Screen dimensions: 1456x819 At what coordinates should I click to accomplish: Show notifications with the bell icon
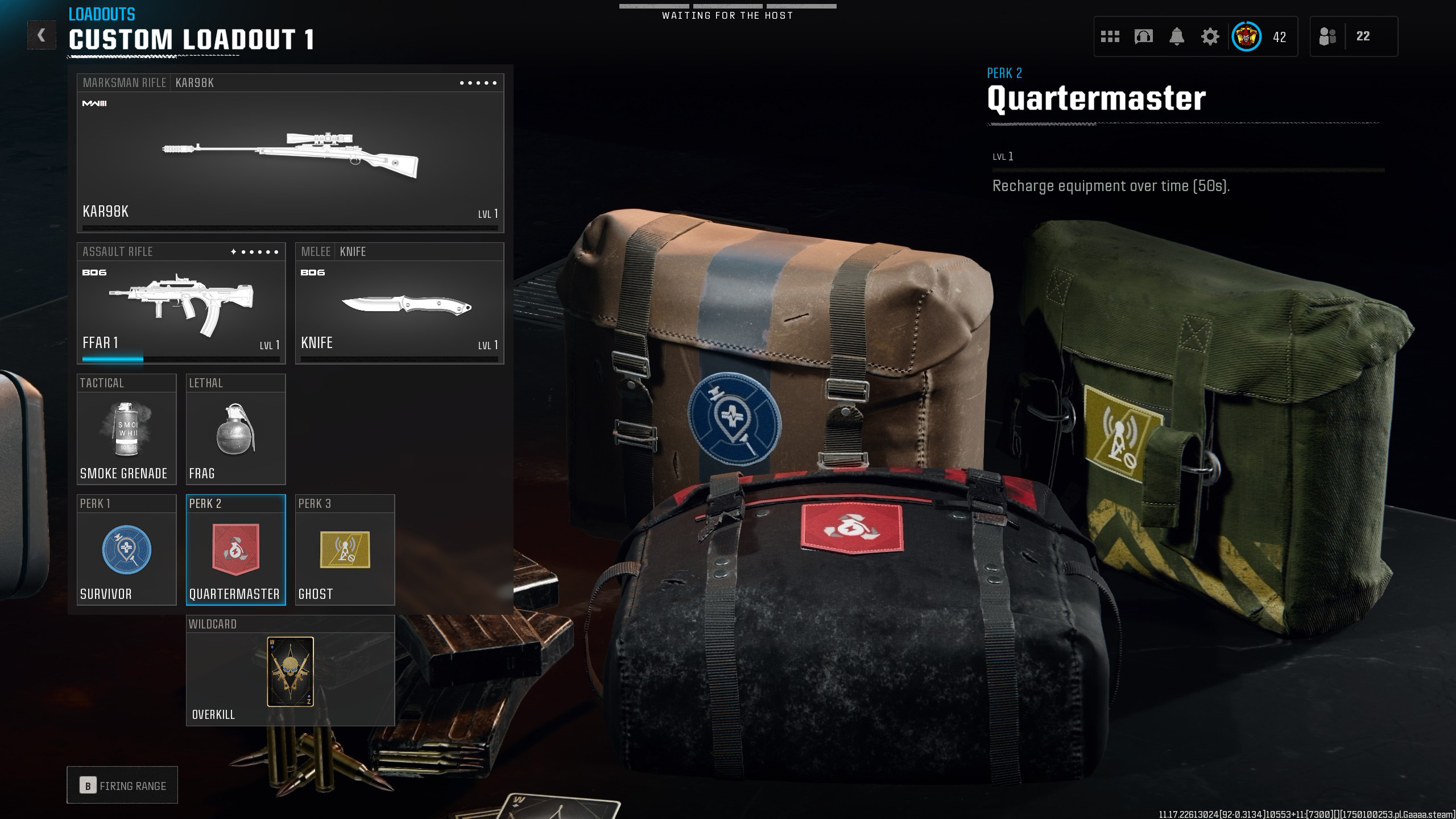[x=1177, y=37]
